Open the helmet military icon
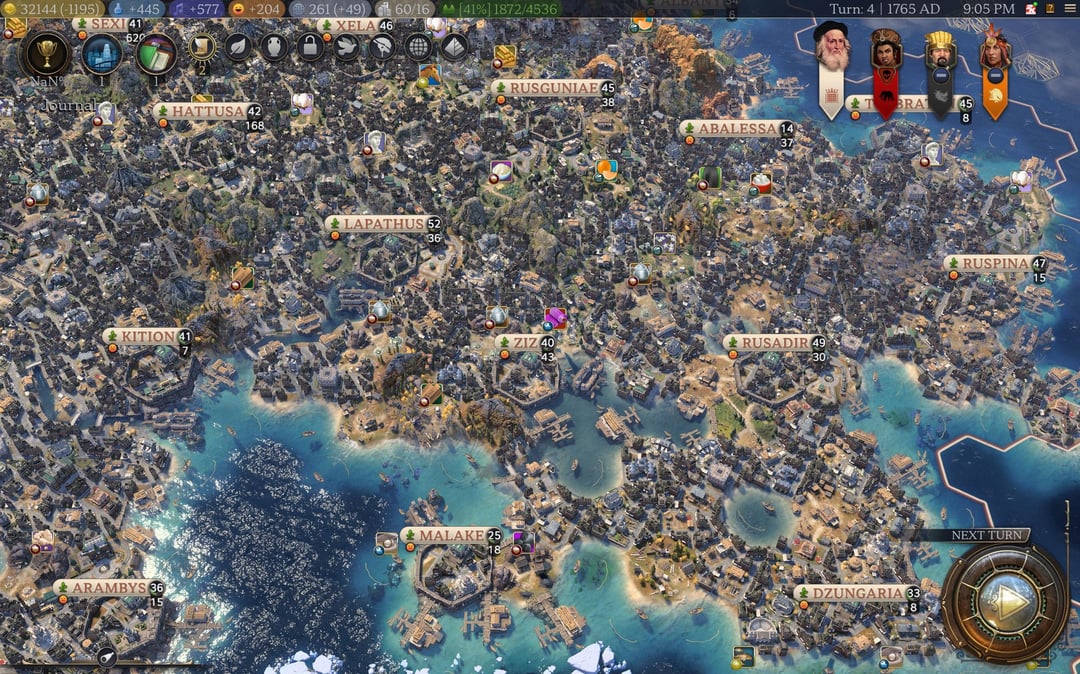The height and width of the screenshot is (674, 1080). point(382,47)
